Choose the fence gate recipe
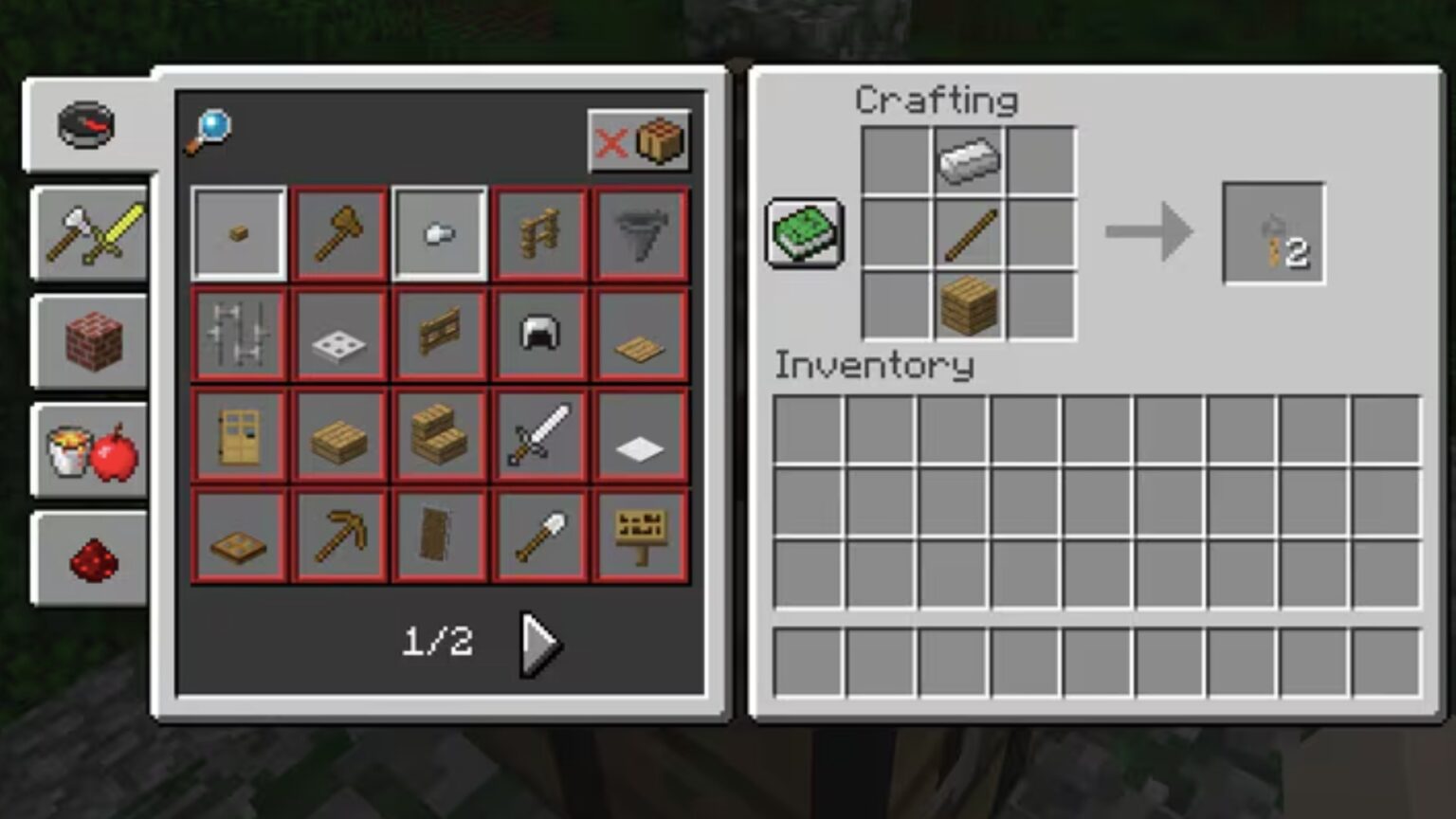1456x819 pixels. click(x=439, y=334)
